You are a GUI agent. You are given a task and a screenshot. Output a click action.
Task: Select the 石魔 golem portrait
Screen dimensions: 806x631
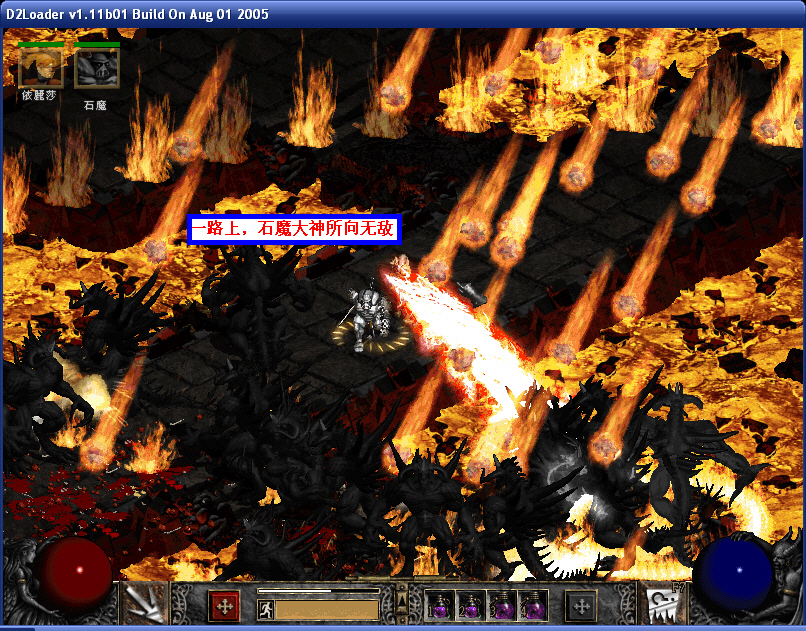coord(96,67)
